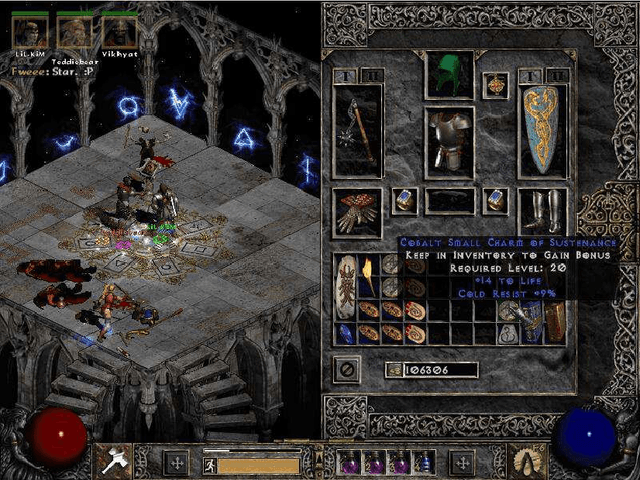Click Vikhyat's party portrait
The height and width of the screenshot is (480, 640).
[x=118, y=32]
